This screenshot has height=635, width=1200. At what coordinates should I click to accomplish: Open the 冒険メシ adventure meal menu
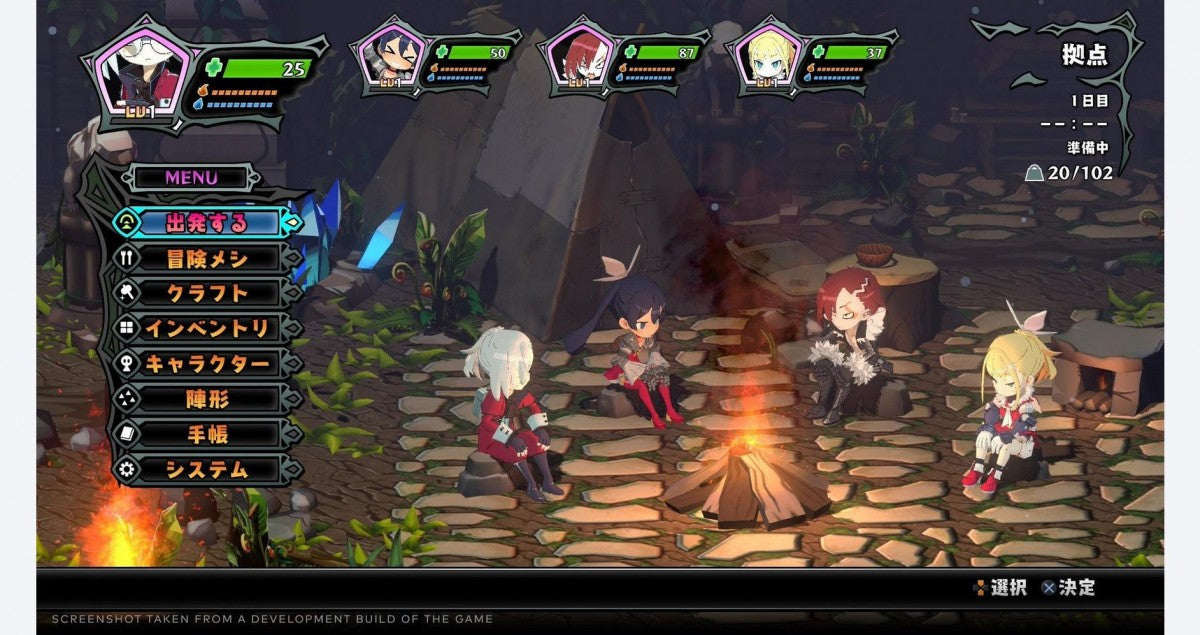click(207, 258)
